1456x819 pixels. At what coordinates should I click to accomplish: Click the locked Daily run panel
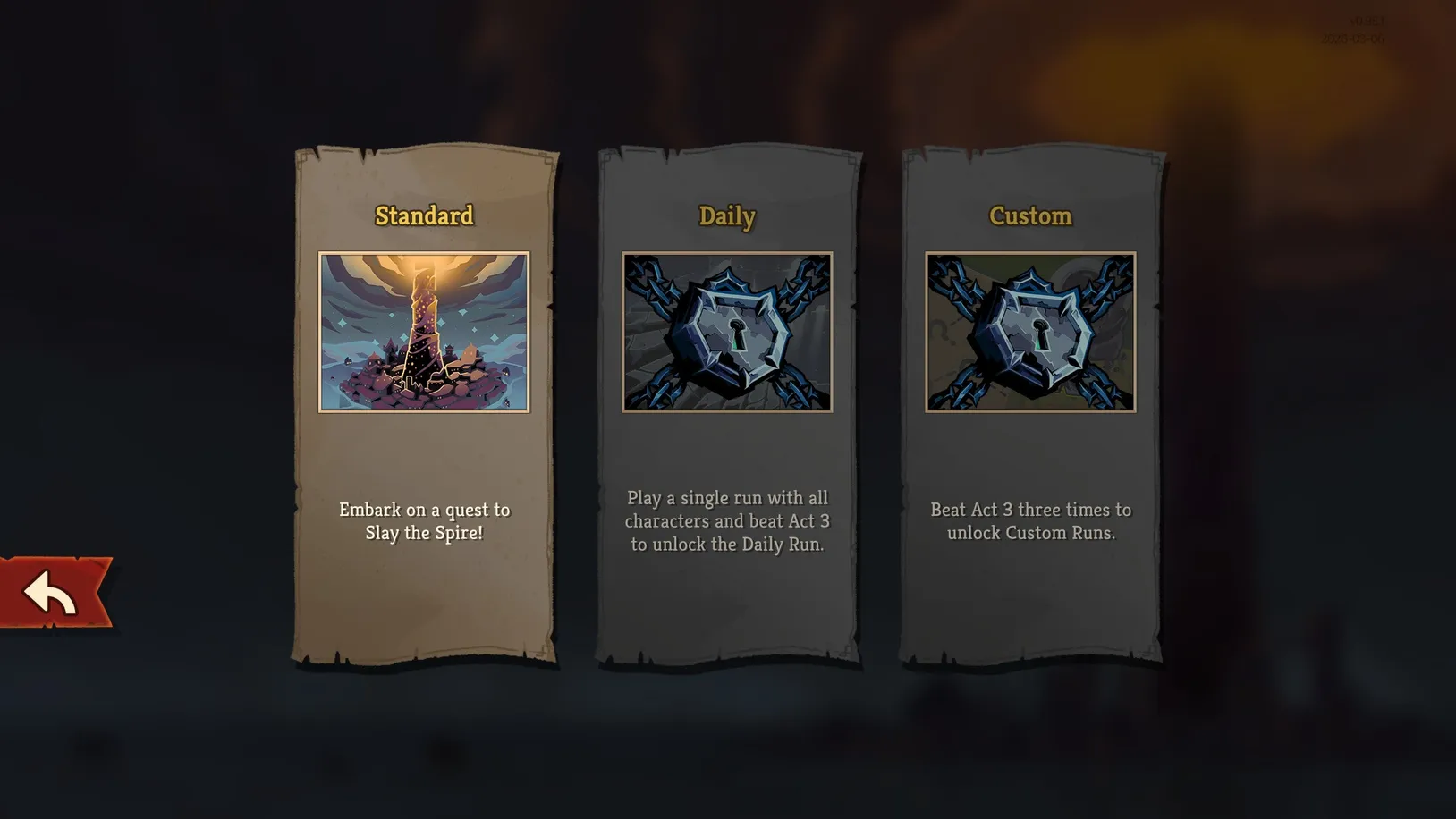click(x=726, y=402)
